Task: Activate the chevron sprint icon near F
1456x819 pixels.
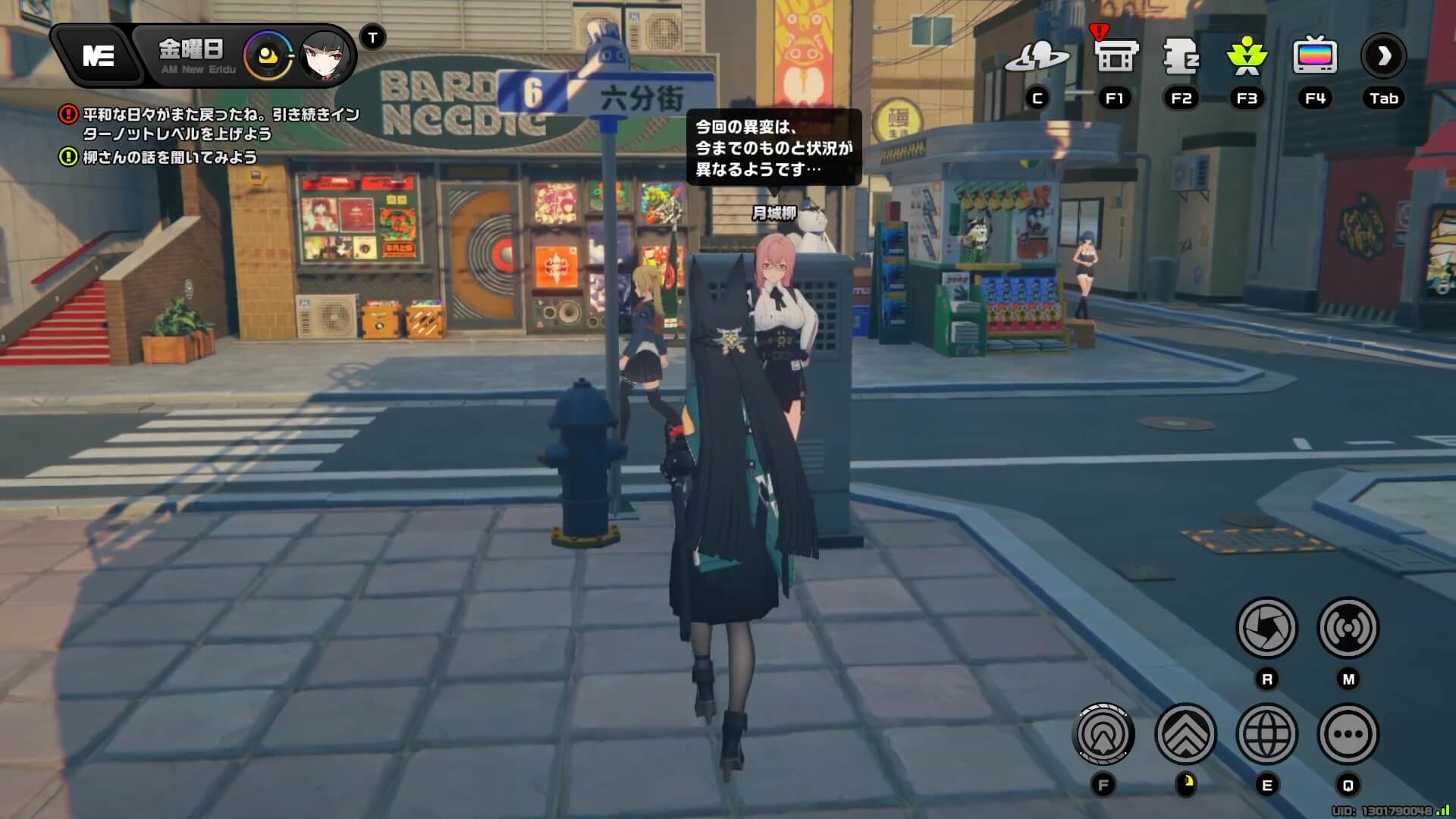Action: (x=1185, y=734)
